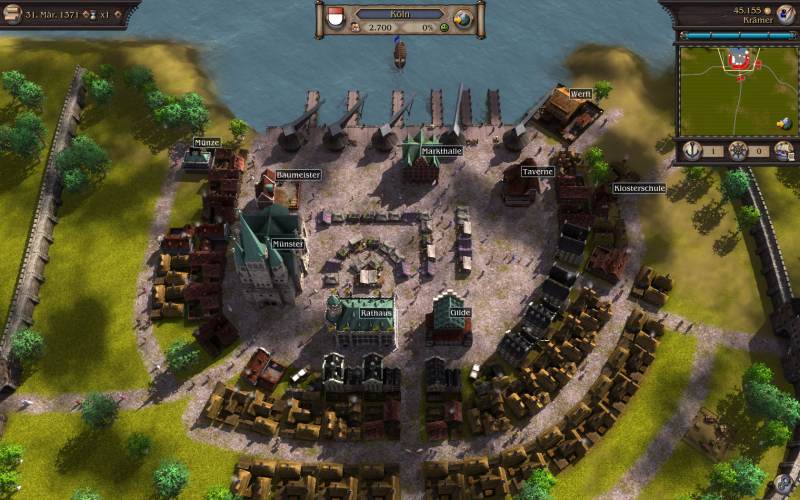Choose the Klosterschule label
800x500 pixels.
[639, 187]
